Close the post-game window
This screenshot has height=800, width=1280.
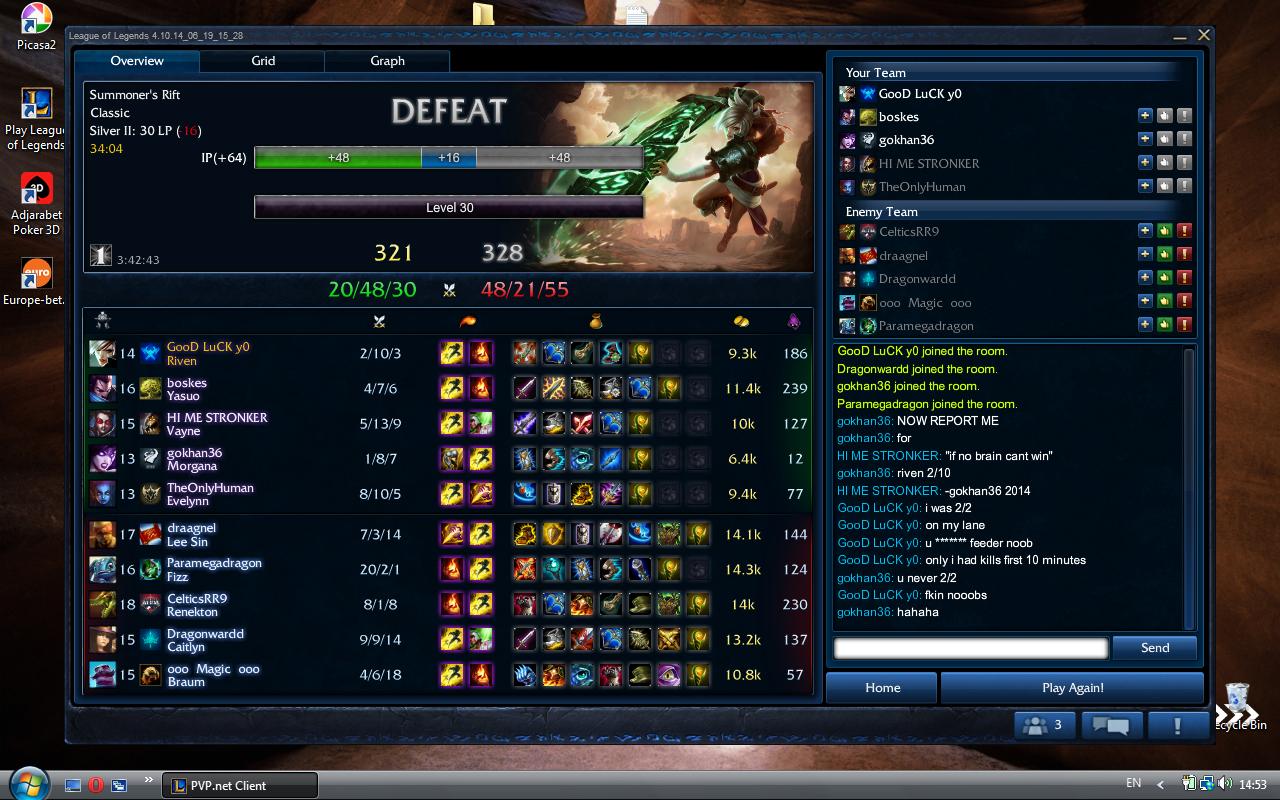[x=1204, y=35]
